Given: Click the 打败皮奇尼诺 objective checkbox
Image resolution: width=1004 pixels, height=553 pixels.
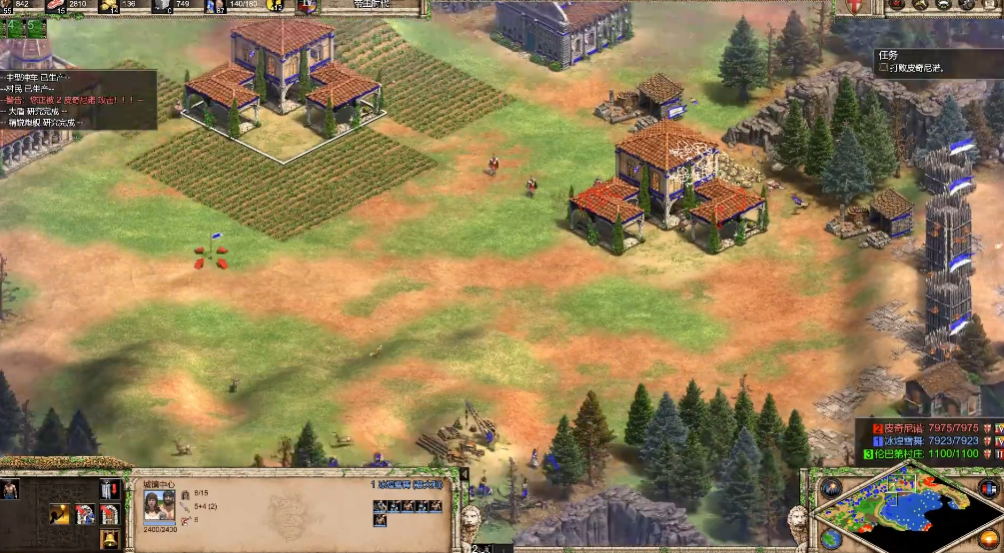Looking at the screenshot, I should point(884,69).
